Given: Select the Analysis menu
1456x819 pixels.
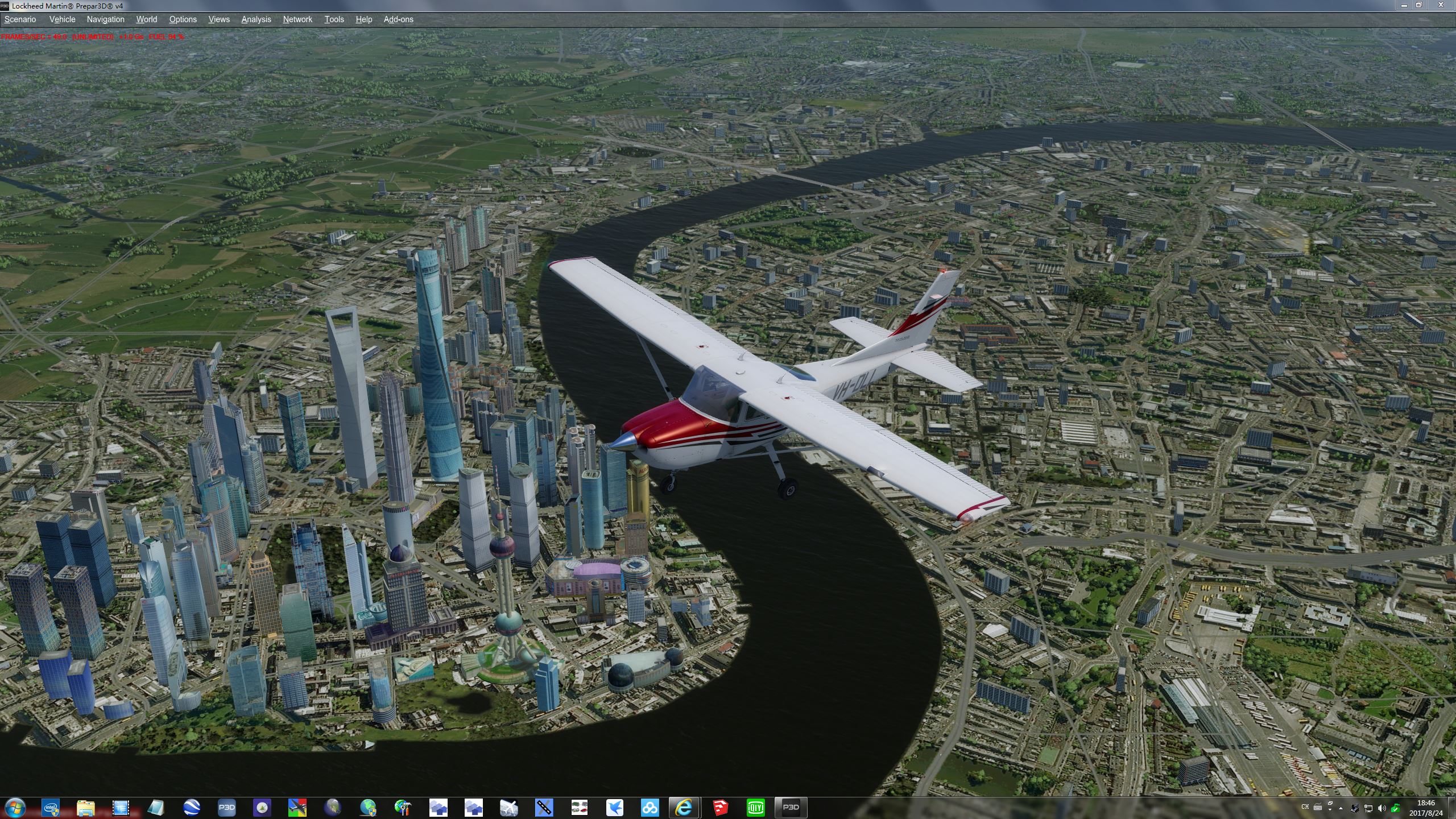Looking at the screenshot, I should [256, 19].
